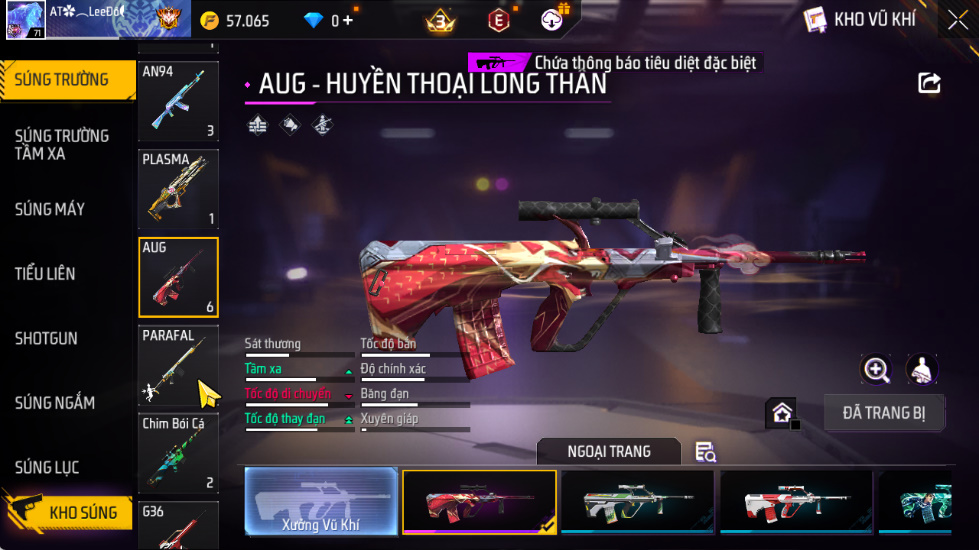This screenshot has height=550, width=979.
Task: Click the ĐÃ TRANG BỊ button
Action: tap(884, 412)
